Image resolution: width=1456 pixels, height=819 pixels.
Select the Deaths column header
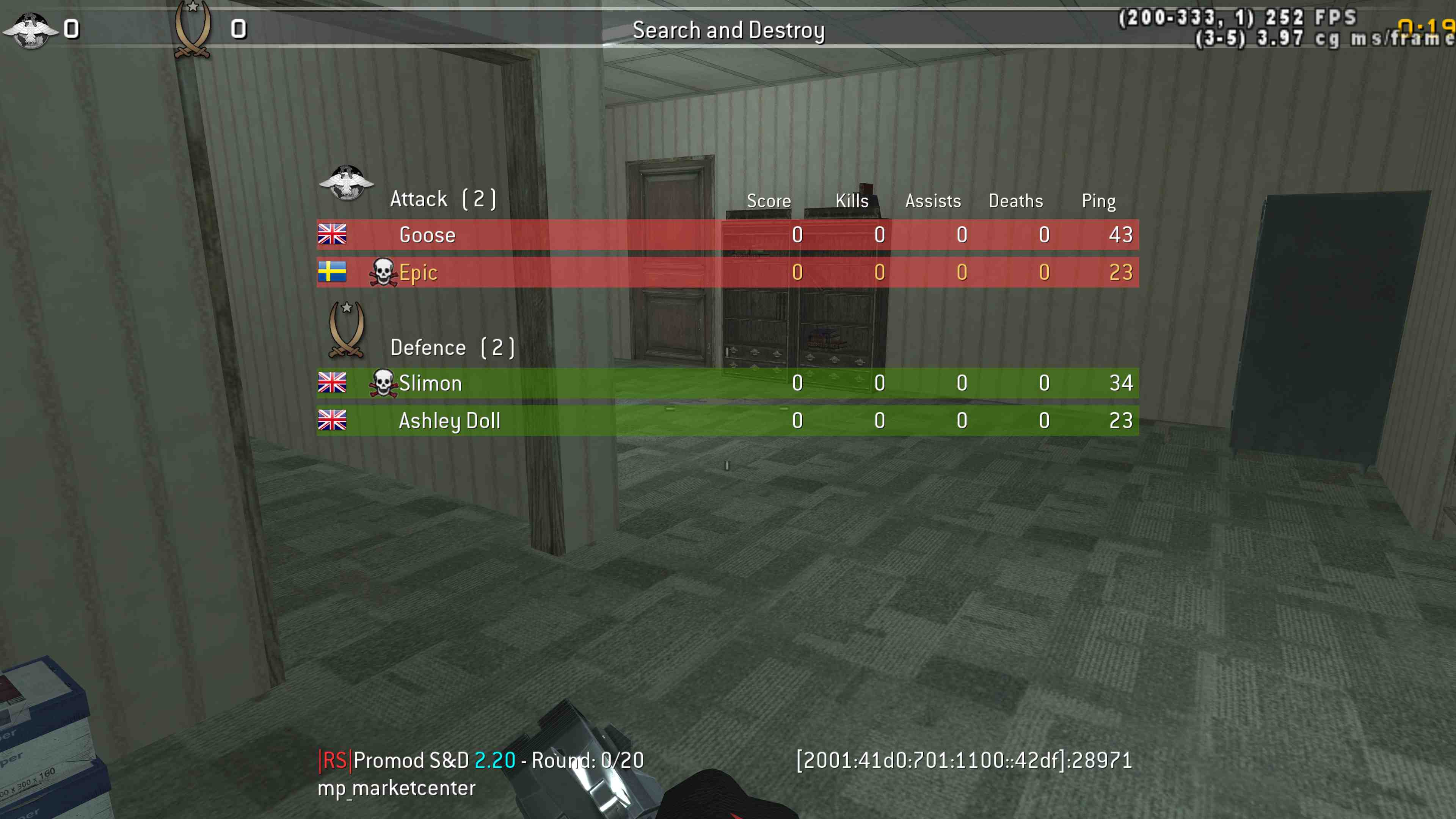tap(1016, 201)
